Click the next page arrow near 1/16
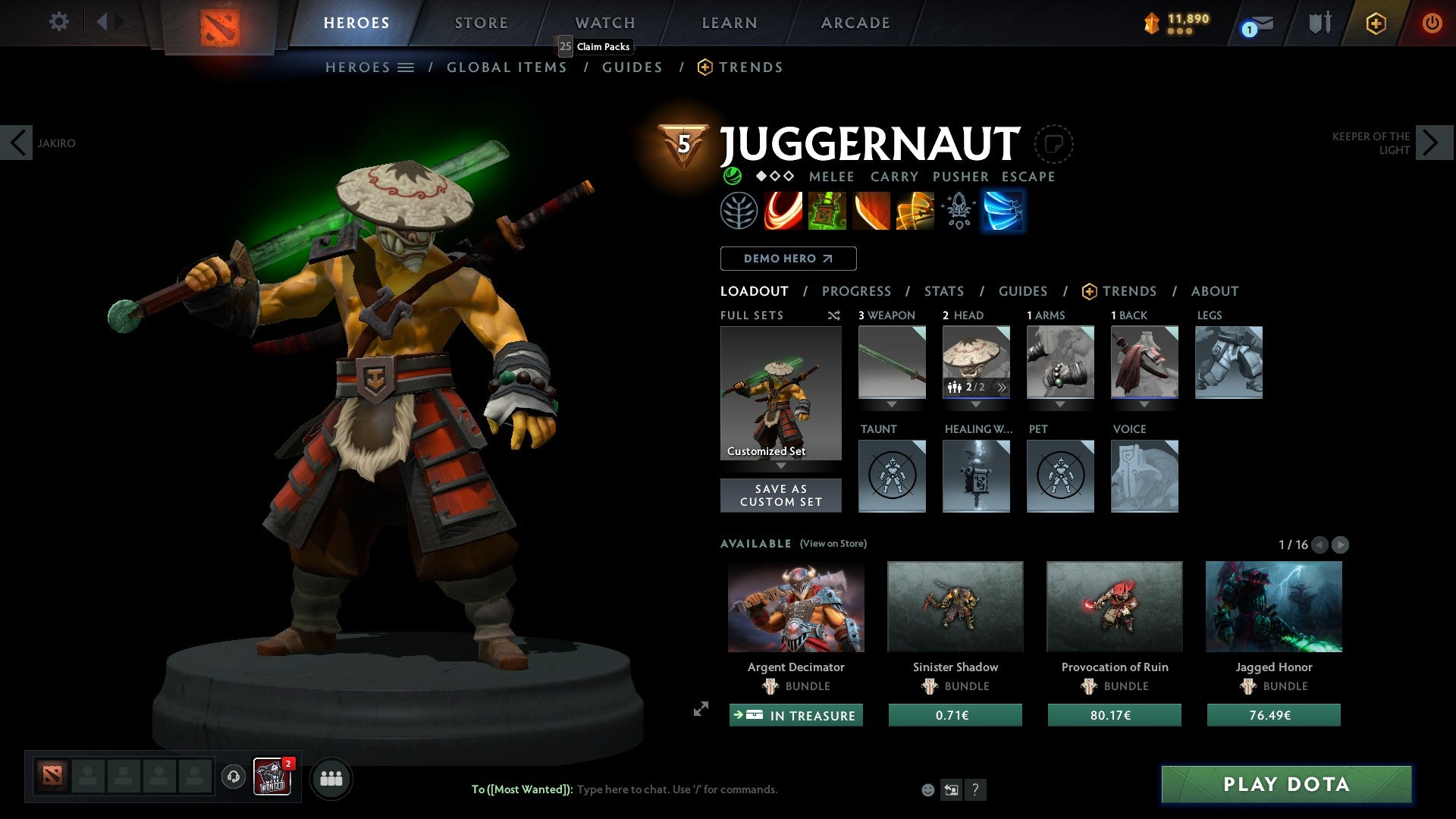 [1341, 544]
